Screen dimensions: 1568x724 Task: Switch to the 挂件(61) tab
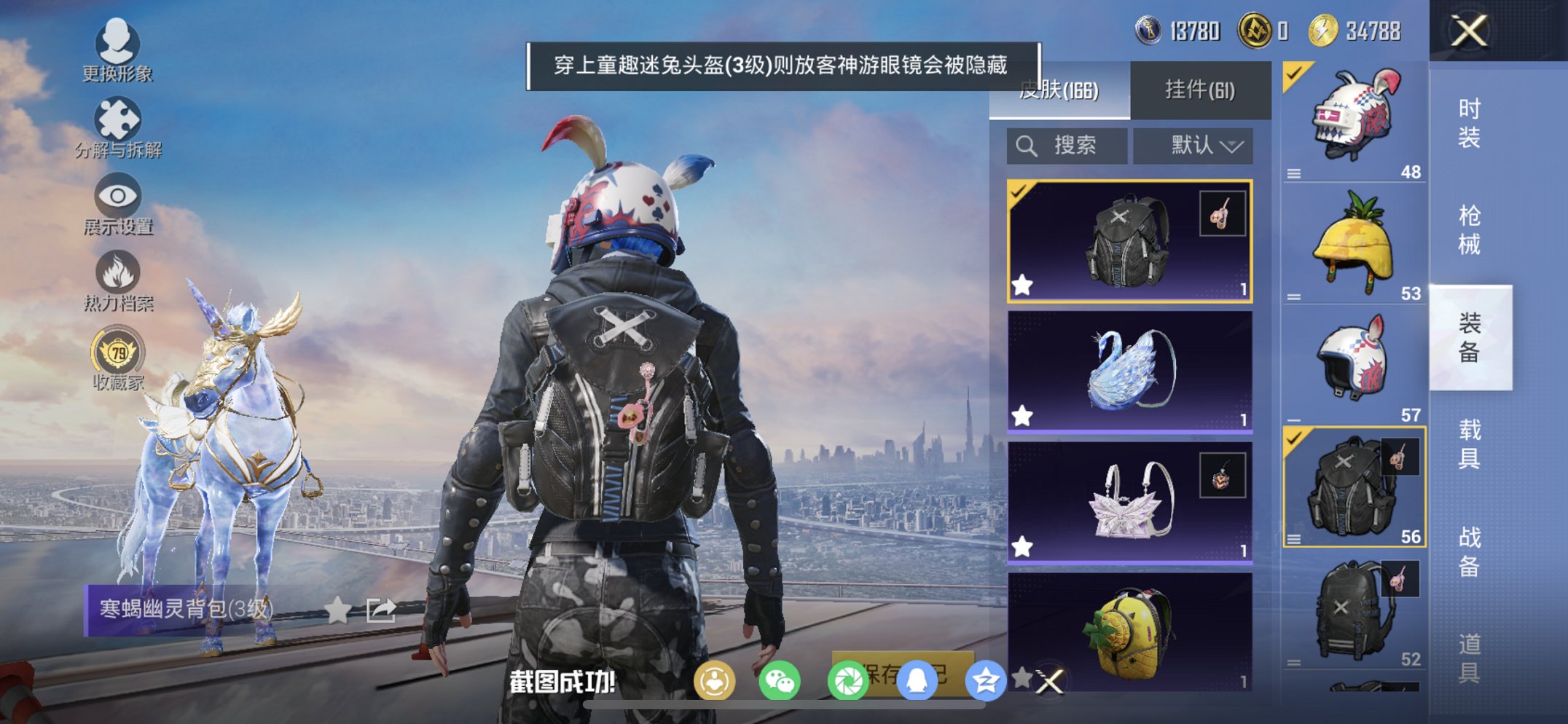pos(1201,89)
